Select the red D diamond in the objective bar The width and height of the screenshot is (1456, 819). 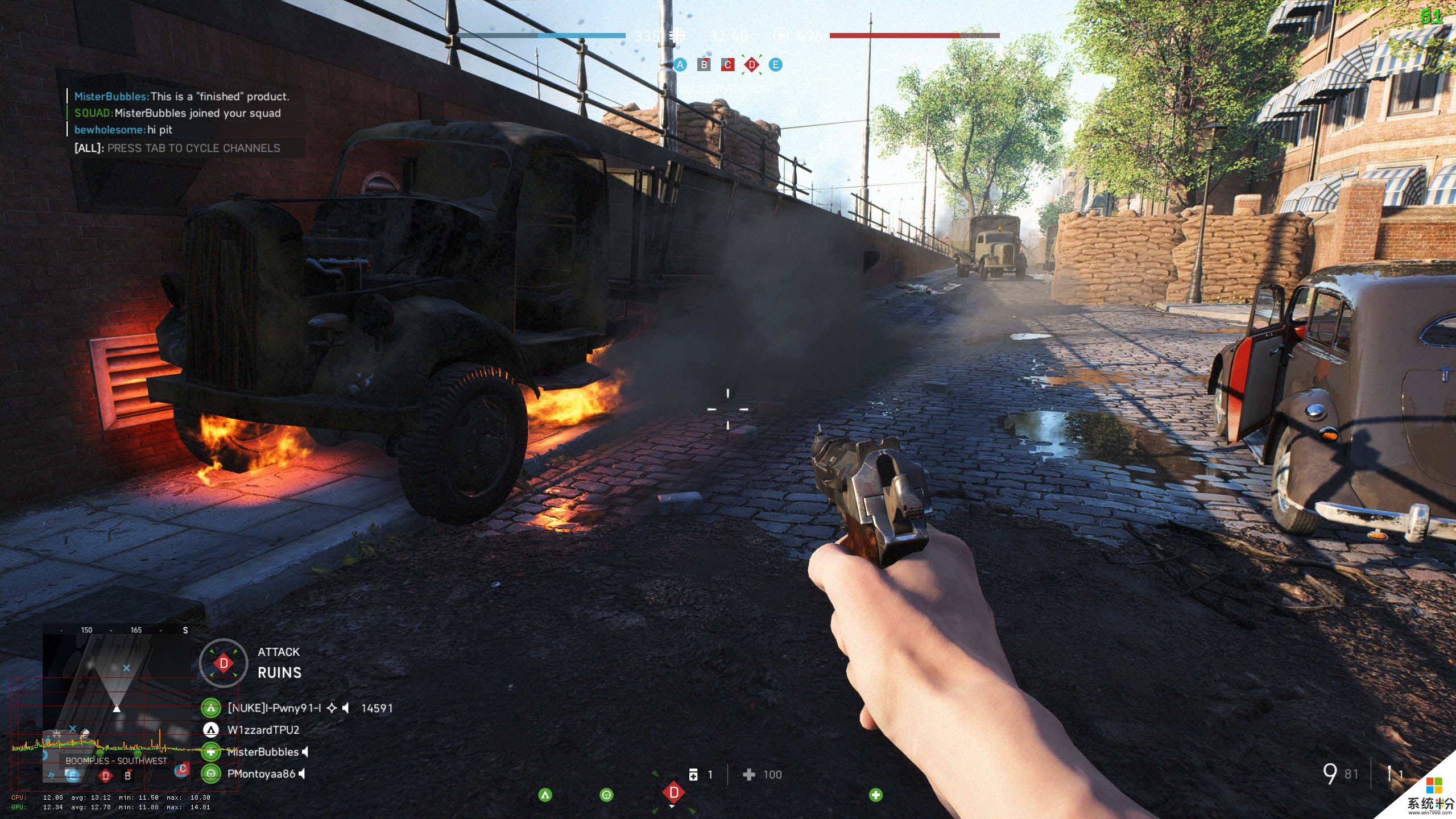pyautogui.click(x=752, y=65)
